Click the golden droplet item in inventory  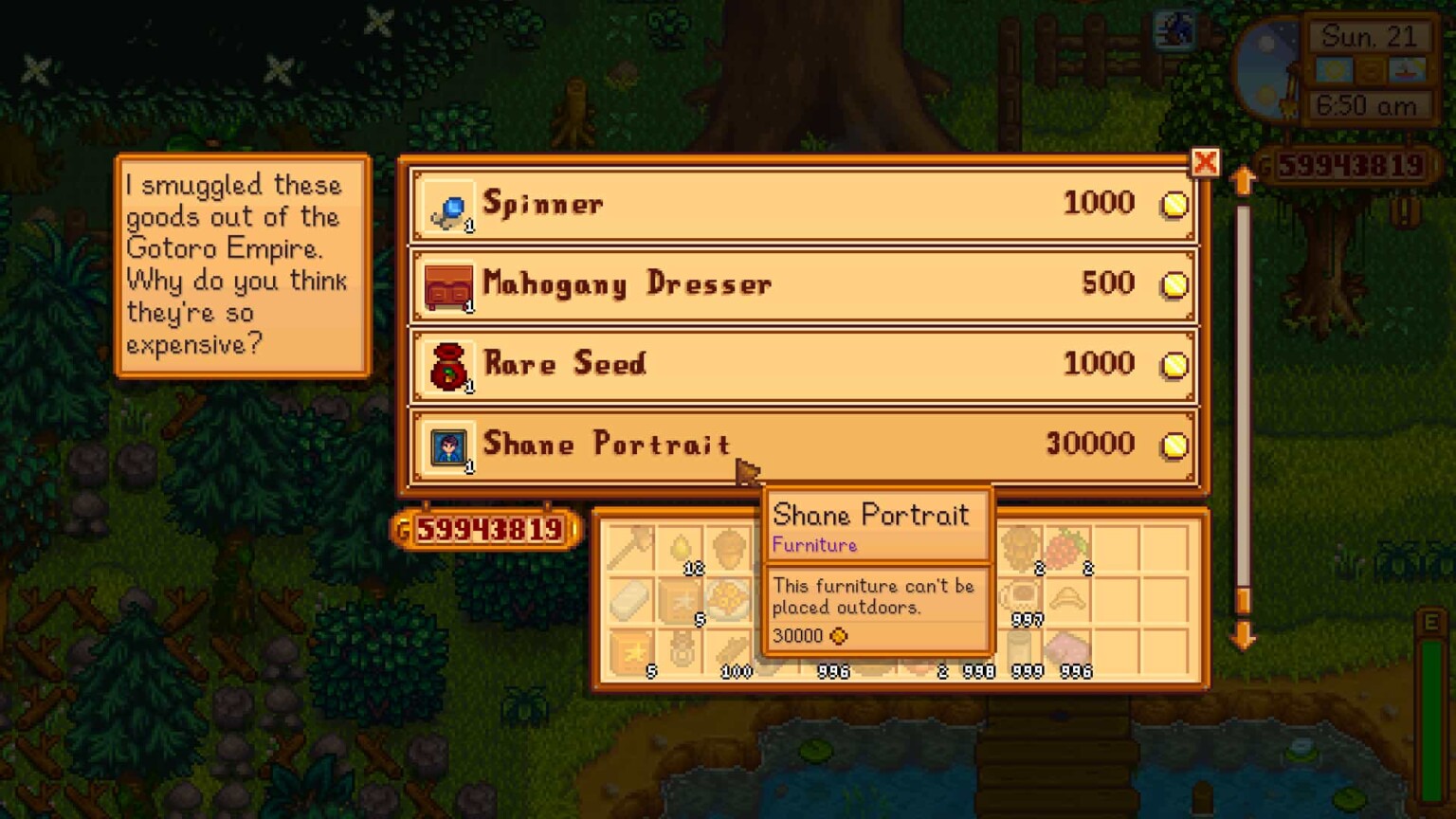pyautogui.click(x=681, y=547)
